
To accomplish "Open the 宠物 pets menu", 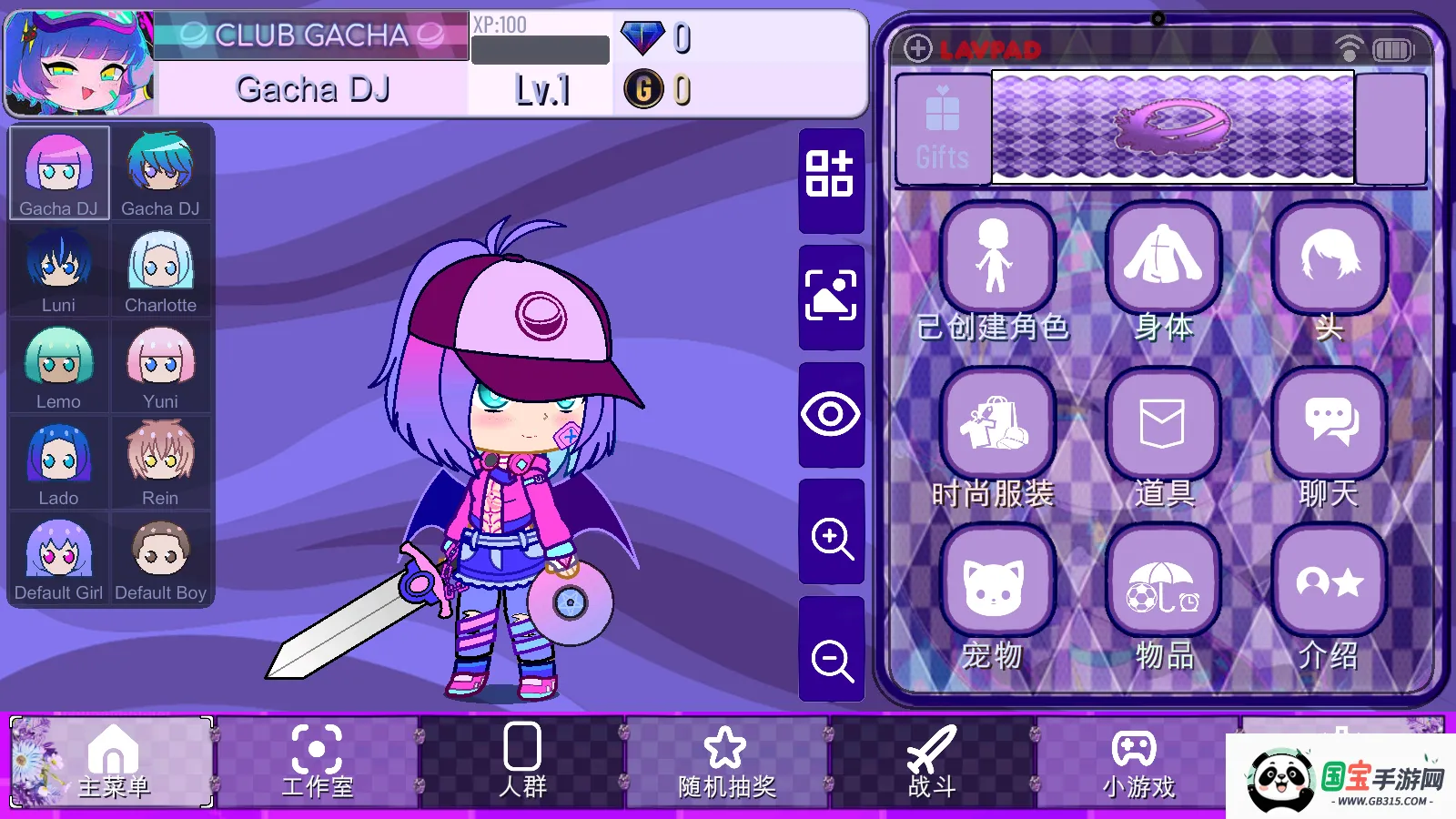I will coord(996,585).
